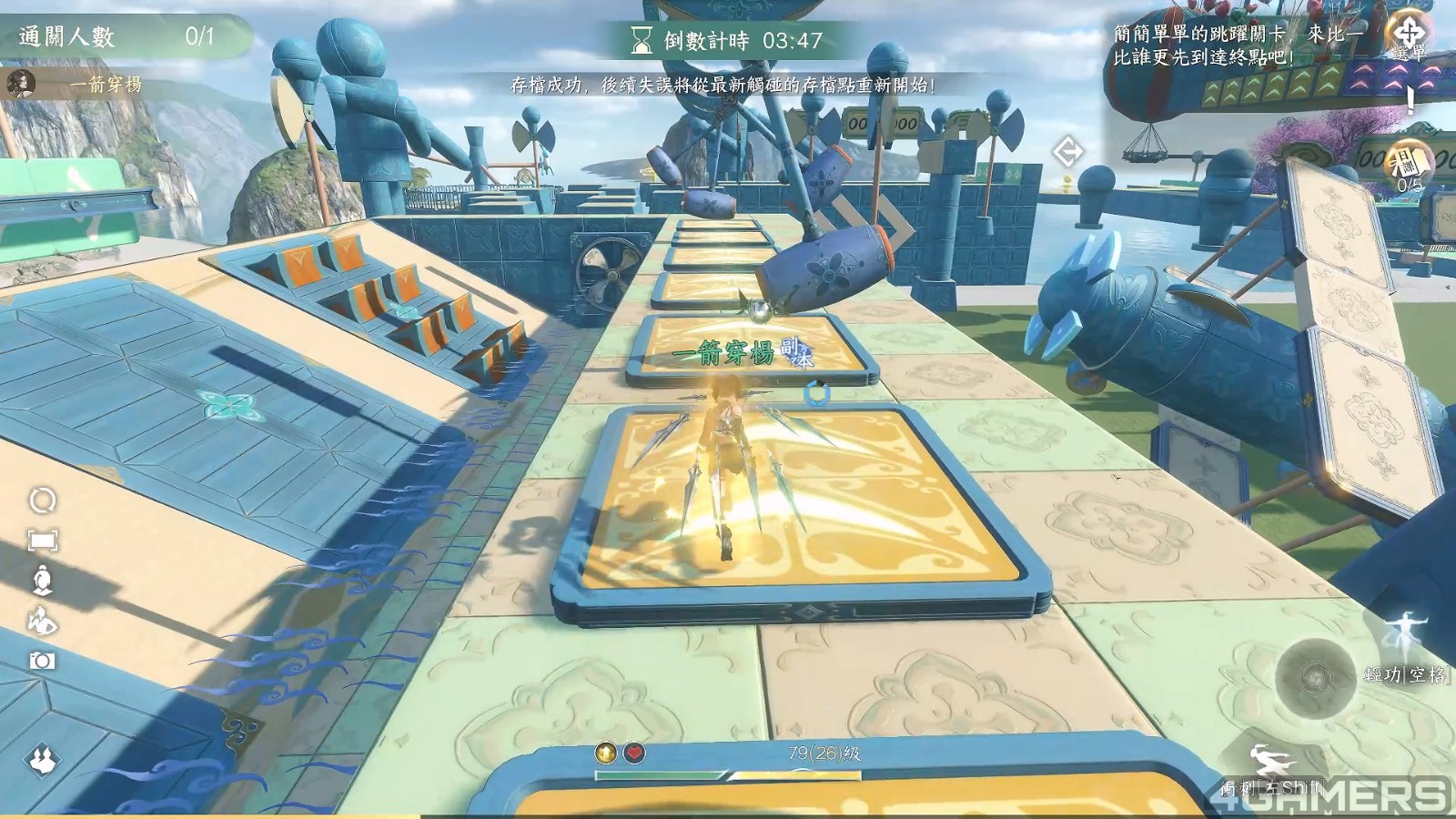Screen dimensions: 1456x819
Task: Open the character portrait bust icon
Action: (43, 580)
